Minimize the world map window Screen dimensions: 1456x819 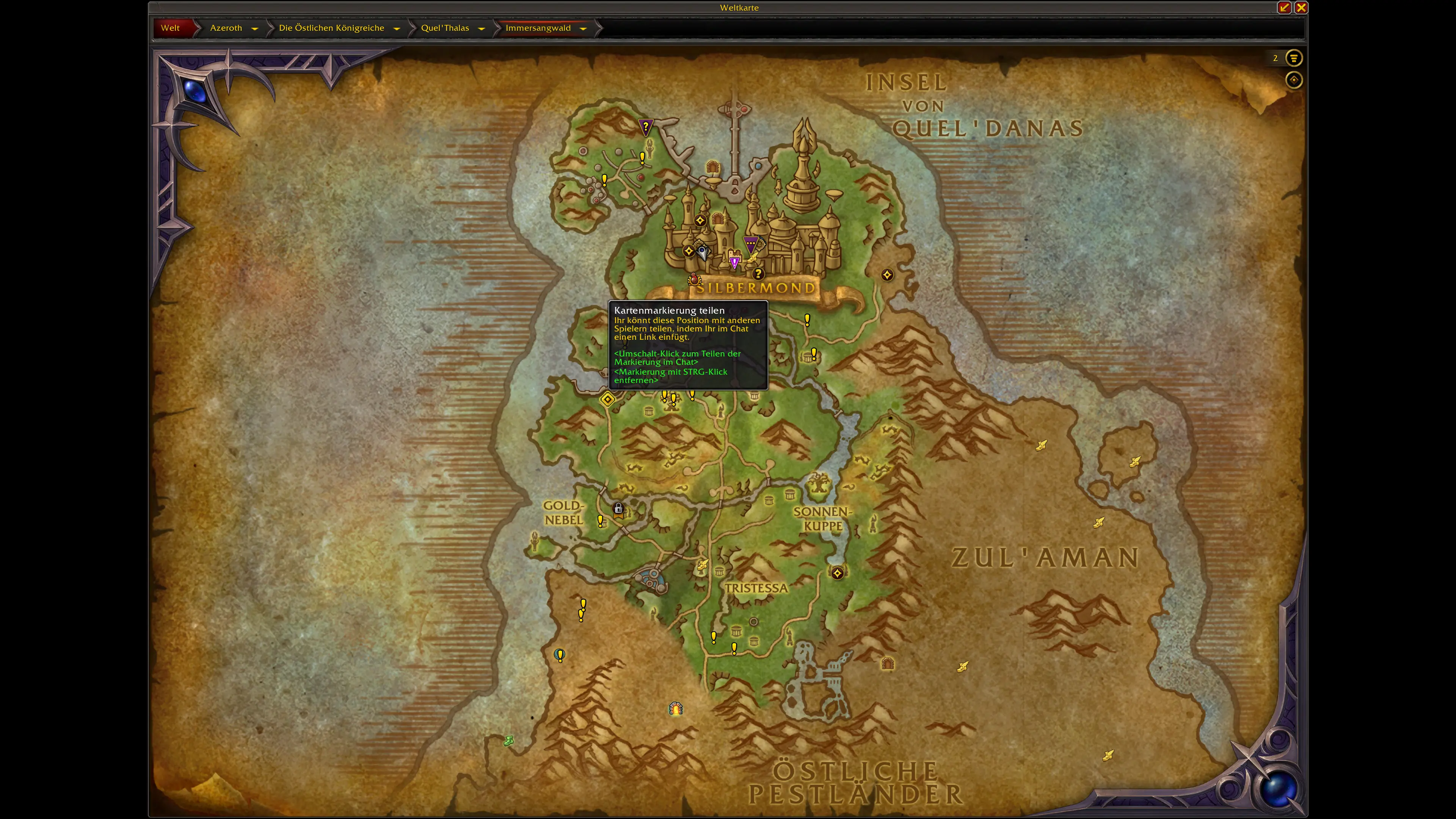click(x=1284, y=7)
